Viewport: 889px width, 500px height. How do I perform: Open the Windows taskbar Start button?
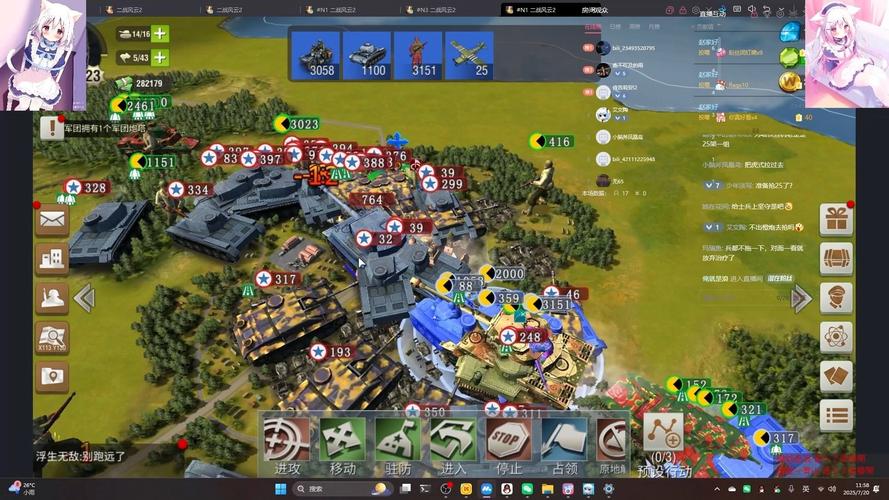[x=280, y=488]
